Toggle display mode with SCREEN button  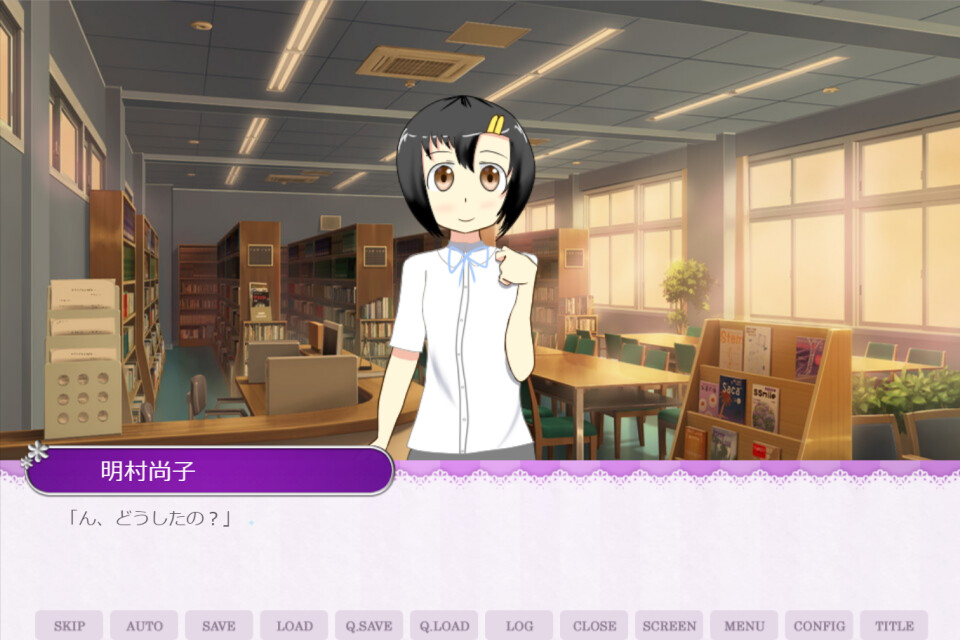click(x=669, y=626)
